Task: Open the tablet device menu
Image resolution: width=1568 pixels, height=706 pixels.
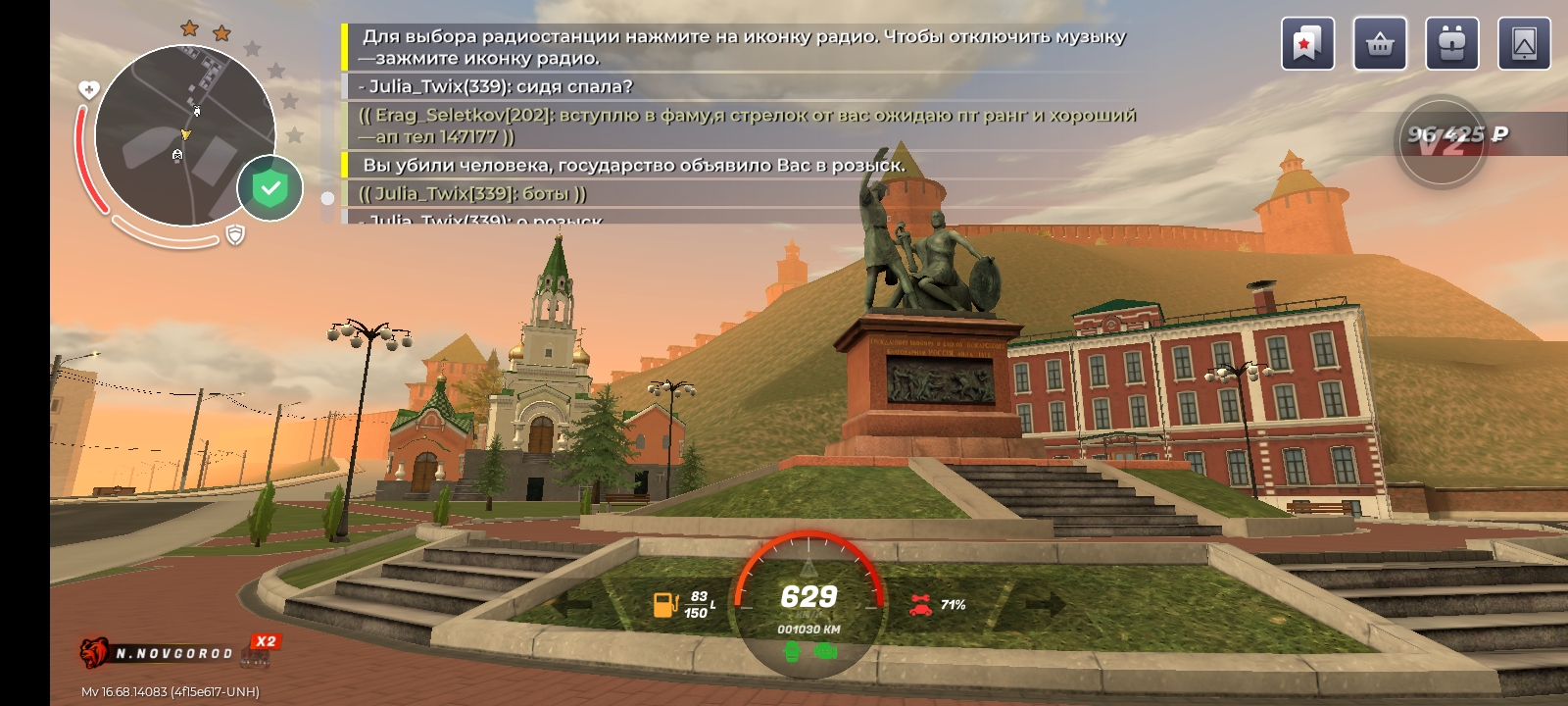Action: click(1524, 44)
